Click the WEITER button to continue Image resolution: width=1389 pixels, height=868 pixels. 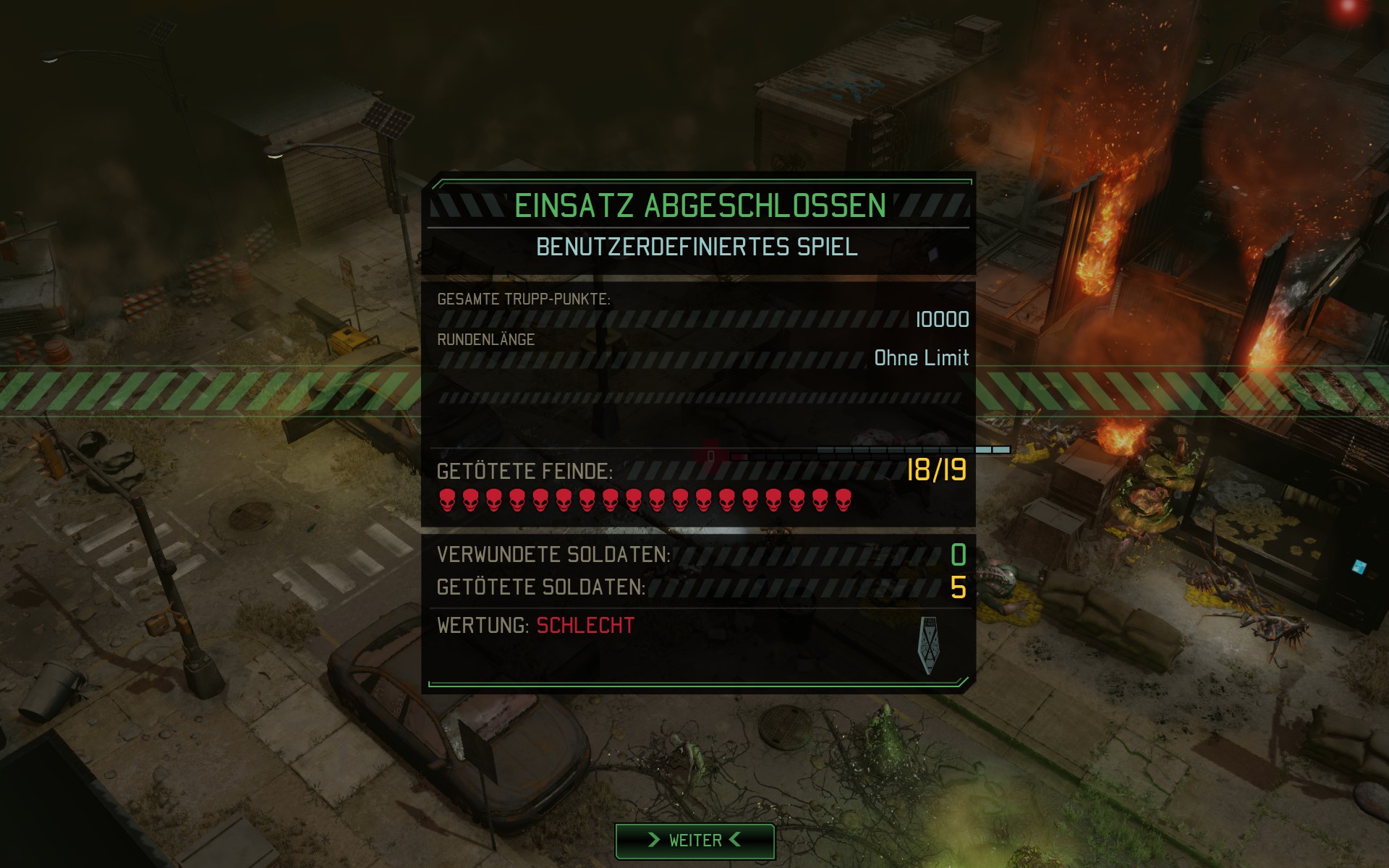click(694, 840)
